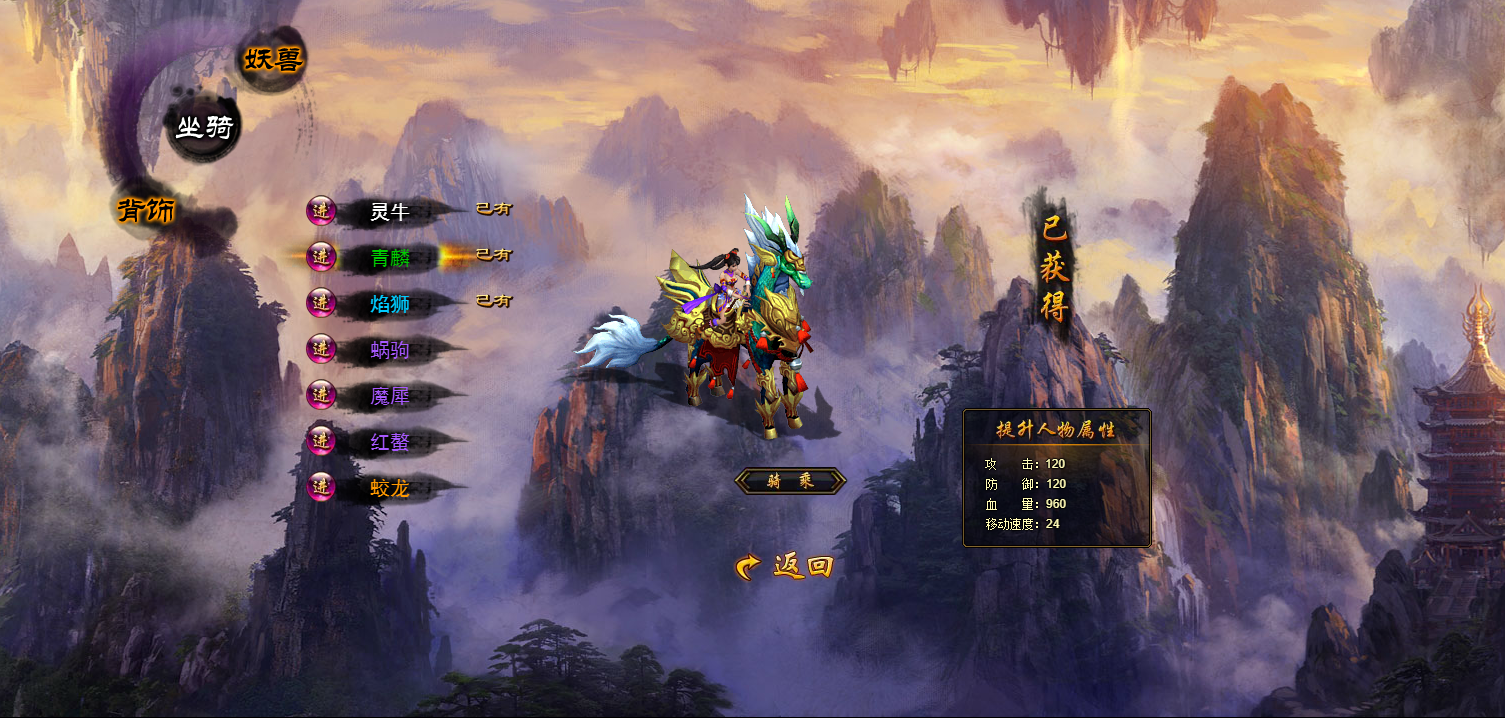Viewport: 1505px width, 718px height.
Task: Switch to the 妖兽 tab
Action: point(272,60)
